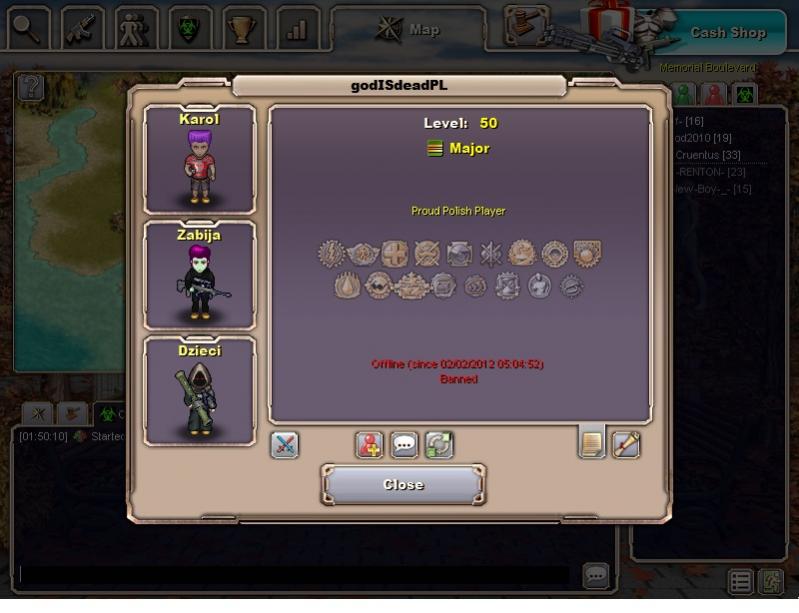799x613 pixels.
Task: Switch to the notes page tab
Action: [x=592, y=442]
